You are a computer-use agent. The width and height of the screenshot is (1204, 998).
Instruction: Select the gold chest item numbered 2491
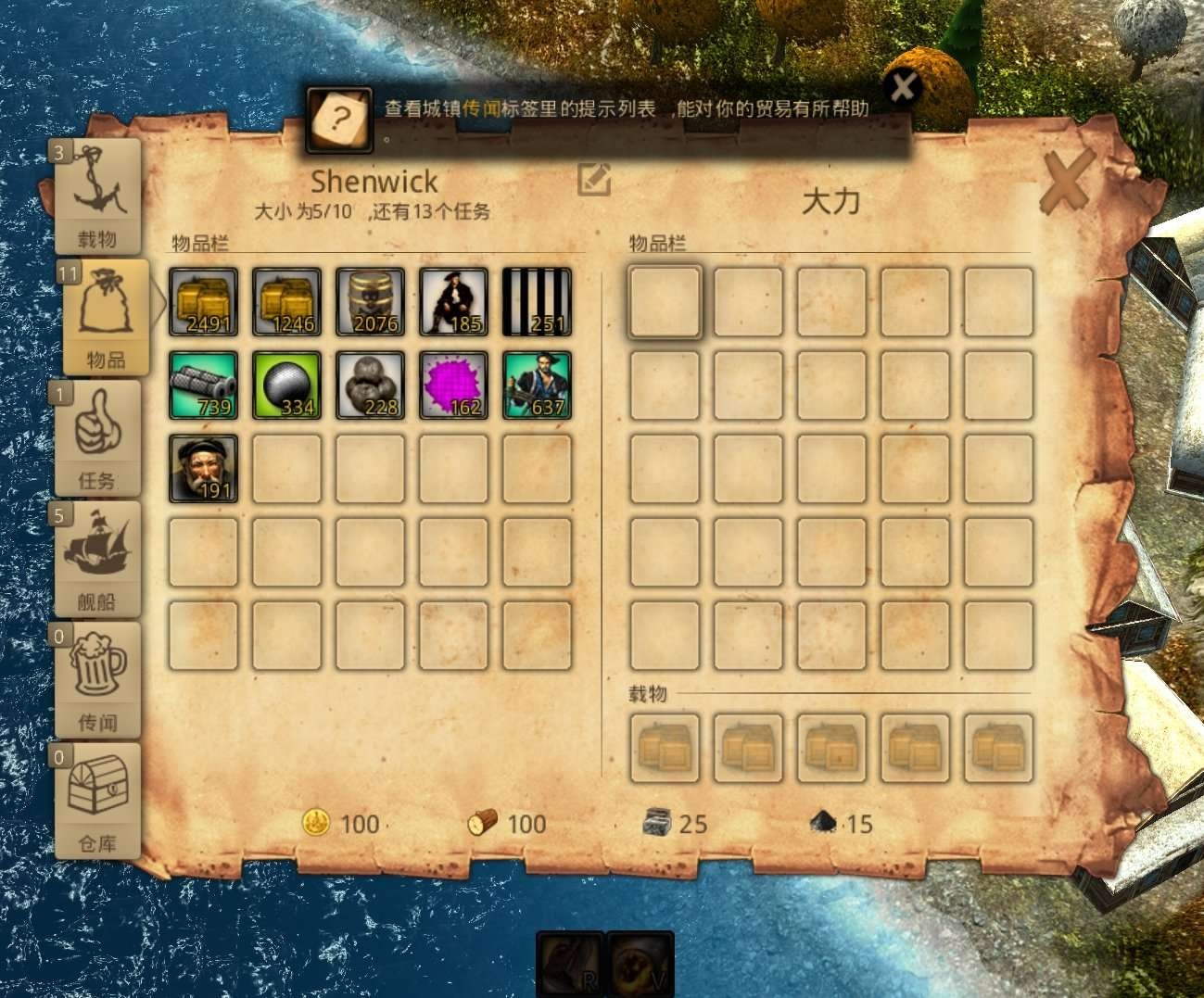204,301
